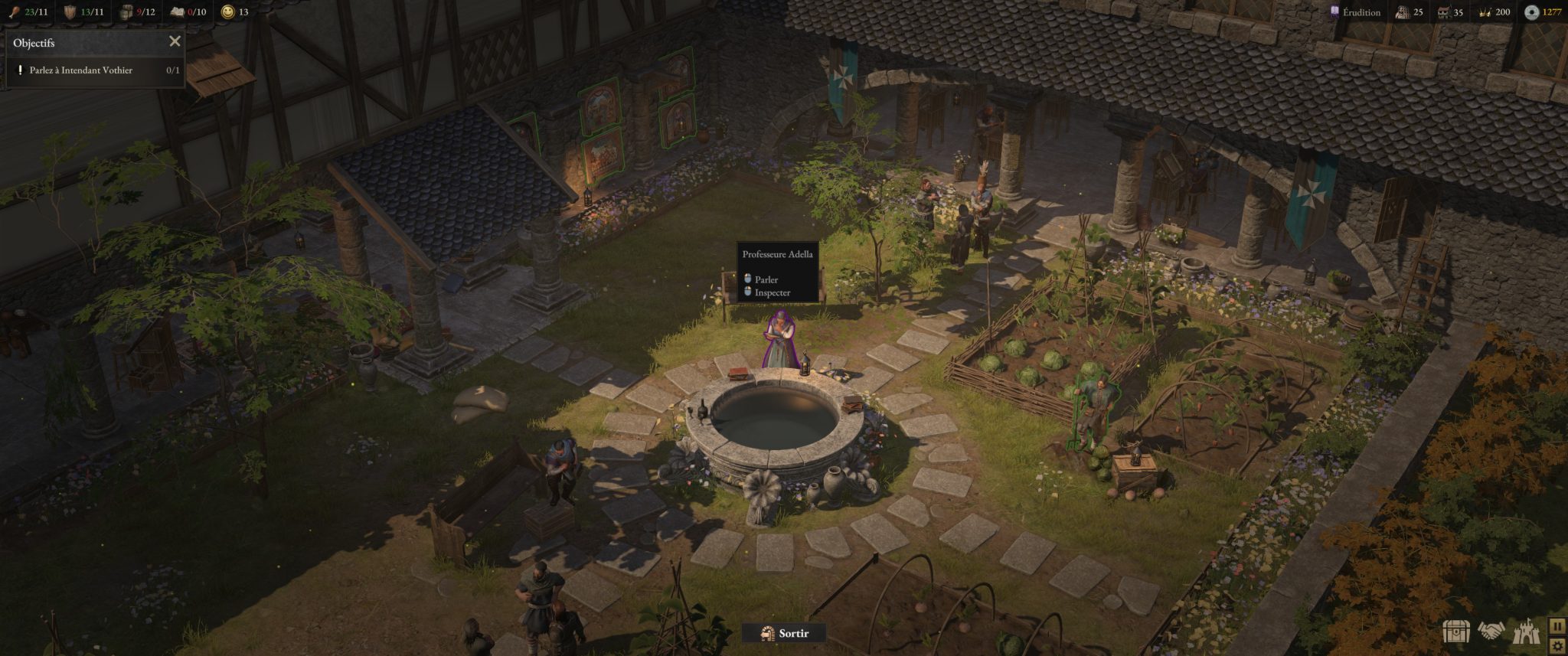Open settings with the gear button
This screenshot has height=656, width=1568.
(x=1558, y=646)
